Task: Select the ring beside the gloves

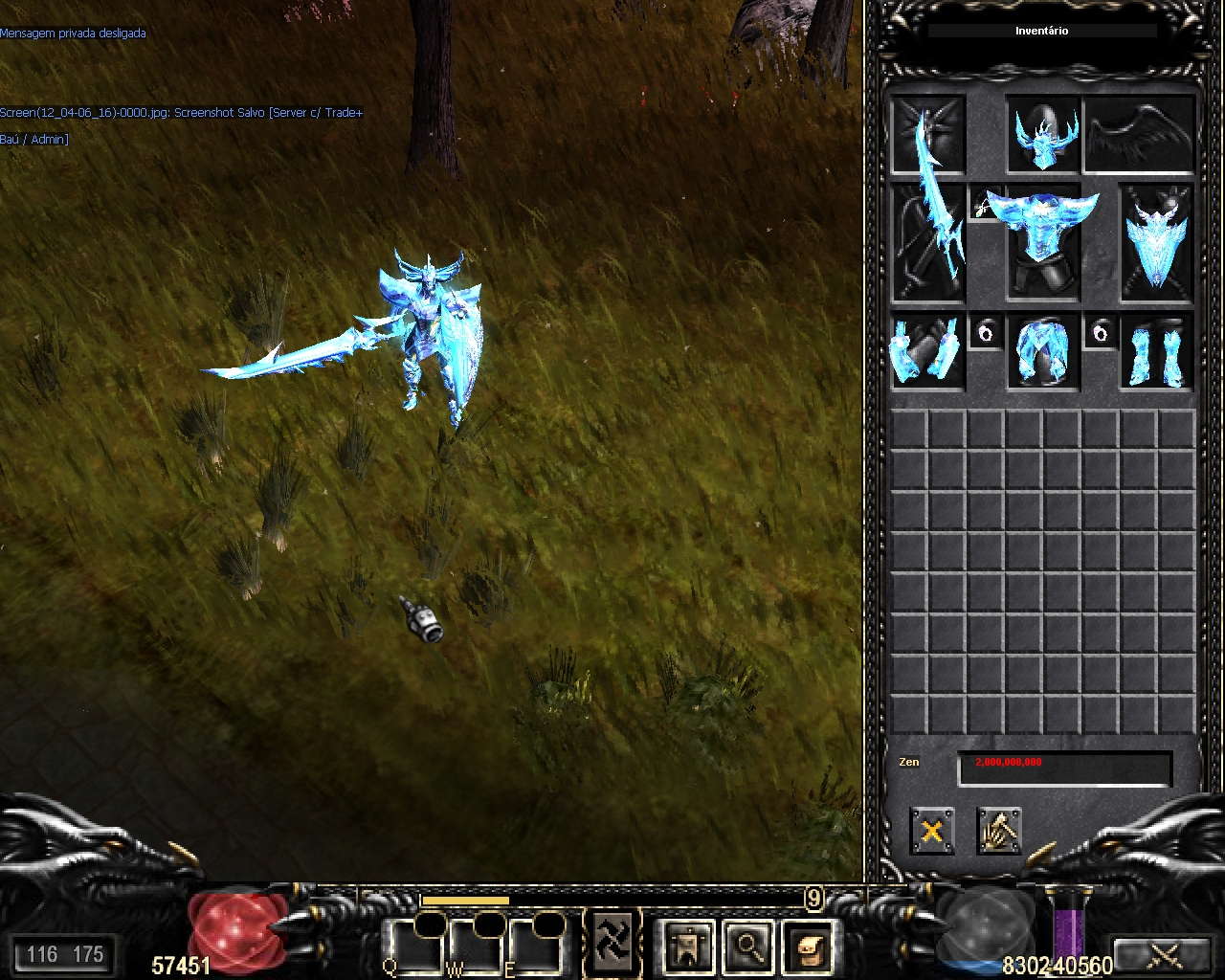Action: (x=986, y=332)
